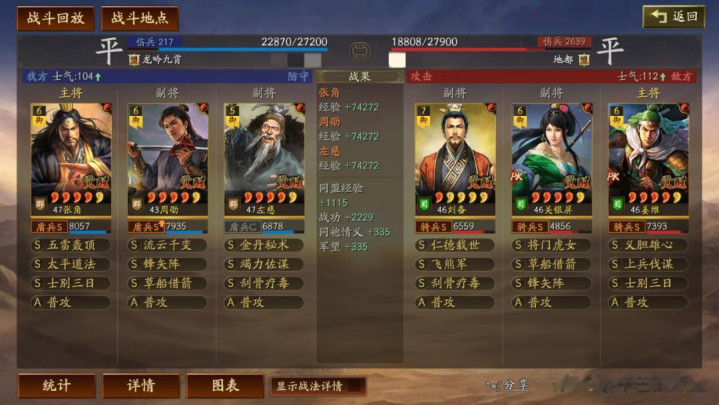Viewport: 719px width, 405px height.
Task: Show the 战斗地点 battle location
Action: pyautogui.click(x=140, y=18)
